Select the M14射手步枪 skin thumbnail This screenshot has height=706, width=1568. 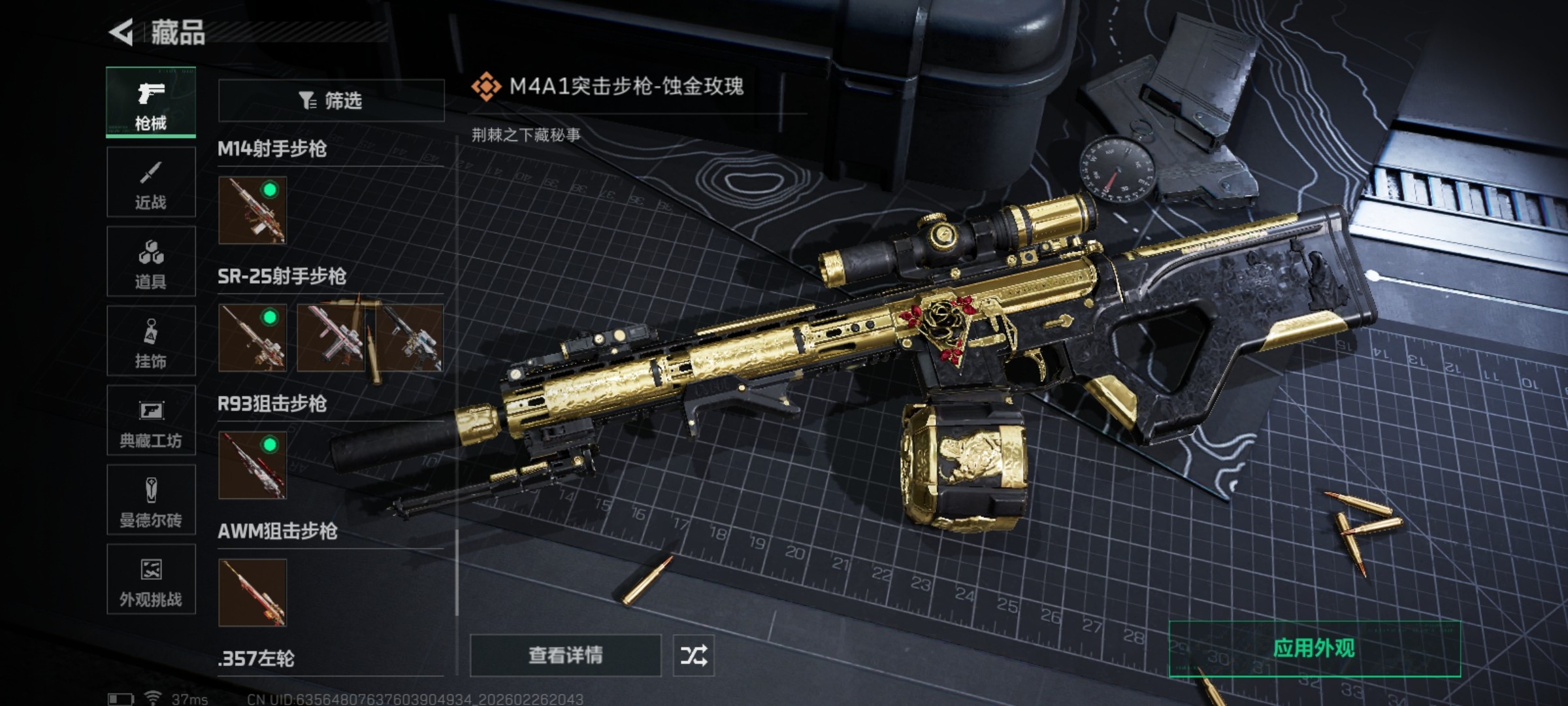(252, 210)
